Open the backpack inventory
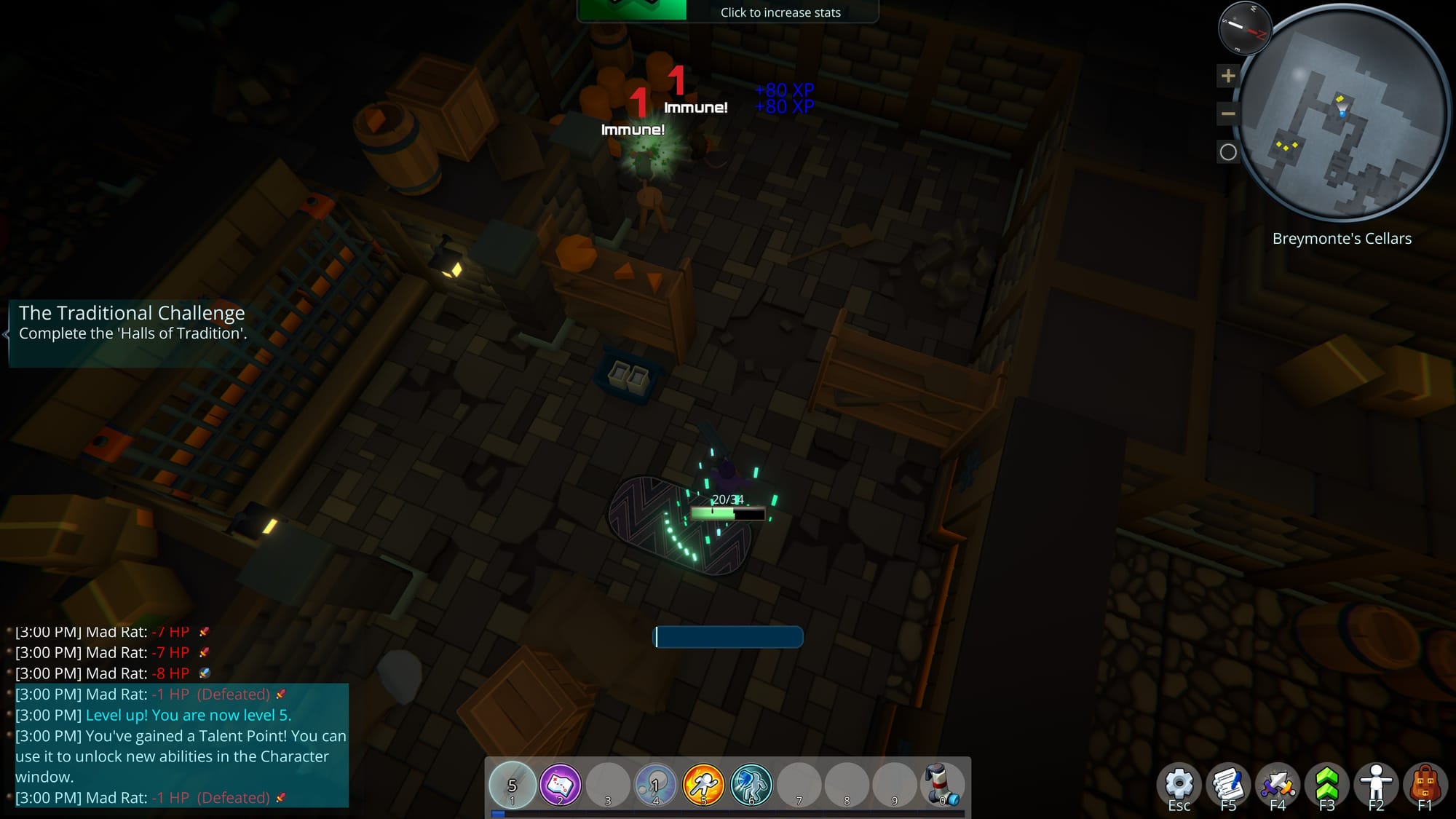1456x819 pixels. click(1425, 785)
